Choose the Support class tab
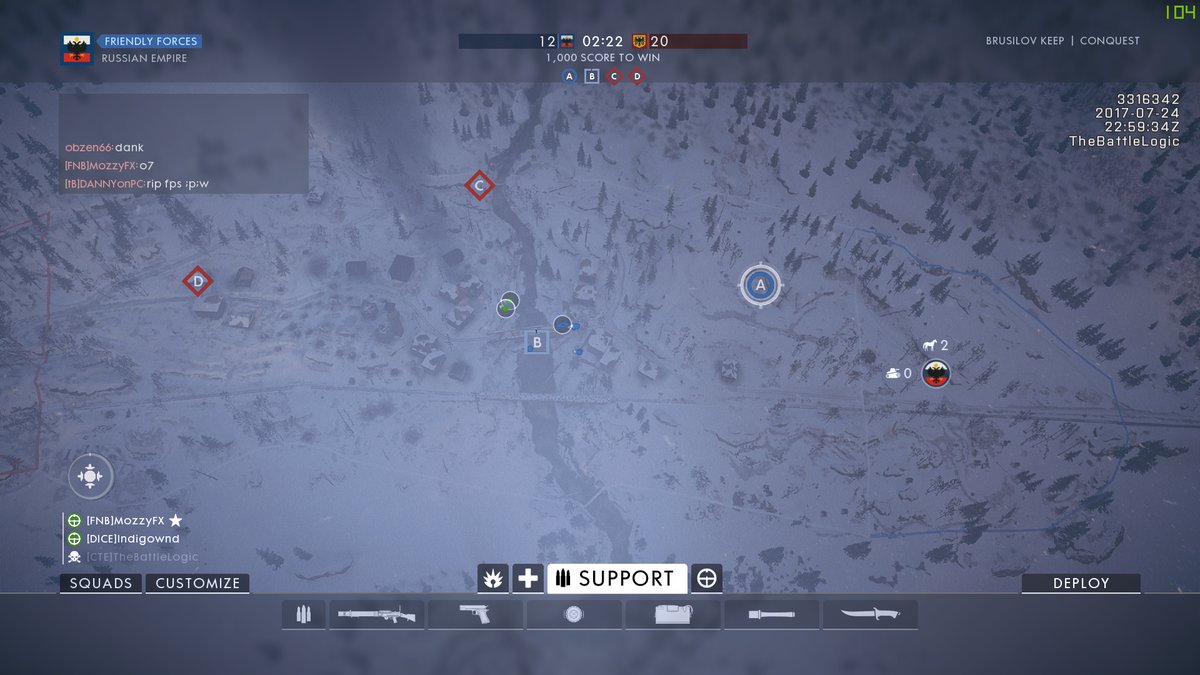Image resolution: width=1200 pixels, height=675 pixels. [617, 578]
